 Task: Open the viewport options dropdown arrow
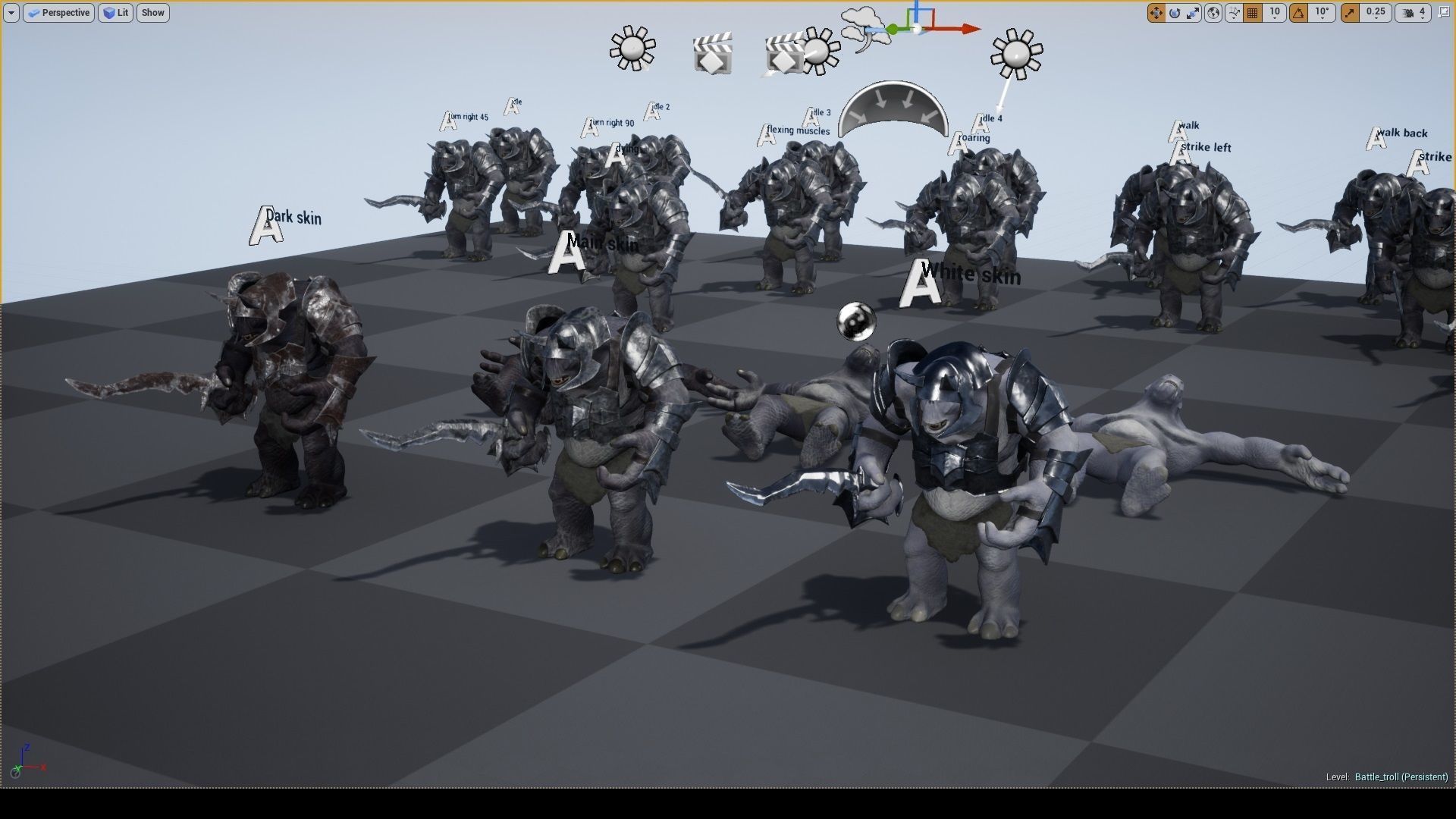(x=11, y=13)
